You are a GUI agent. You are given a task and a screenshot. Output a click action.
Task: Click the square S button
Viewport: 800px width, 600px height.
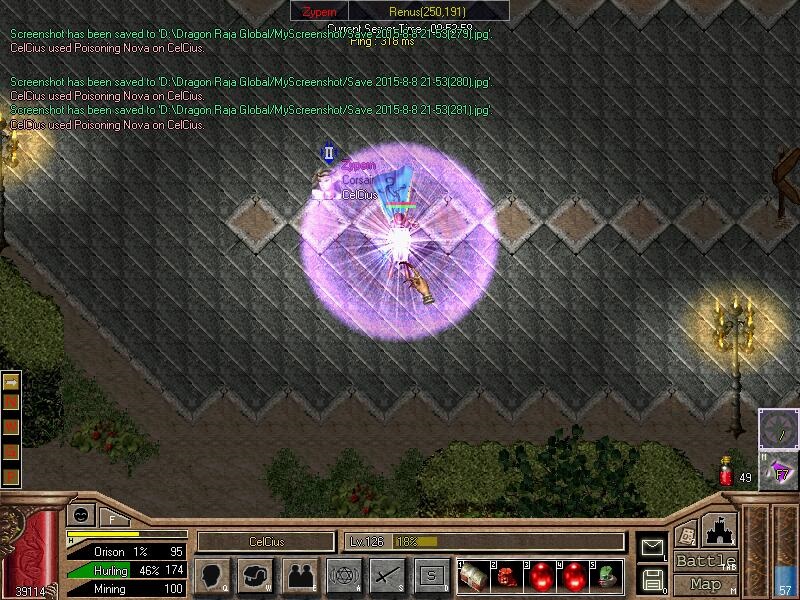point(431,576)
